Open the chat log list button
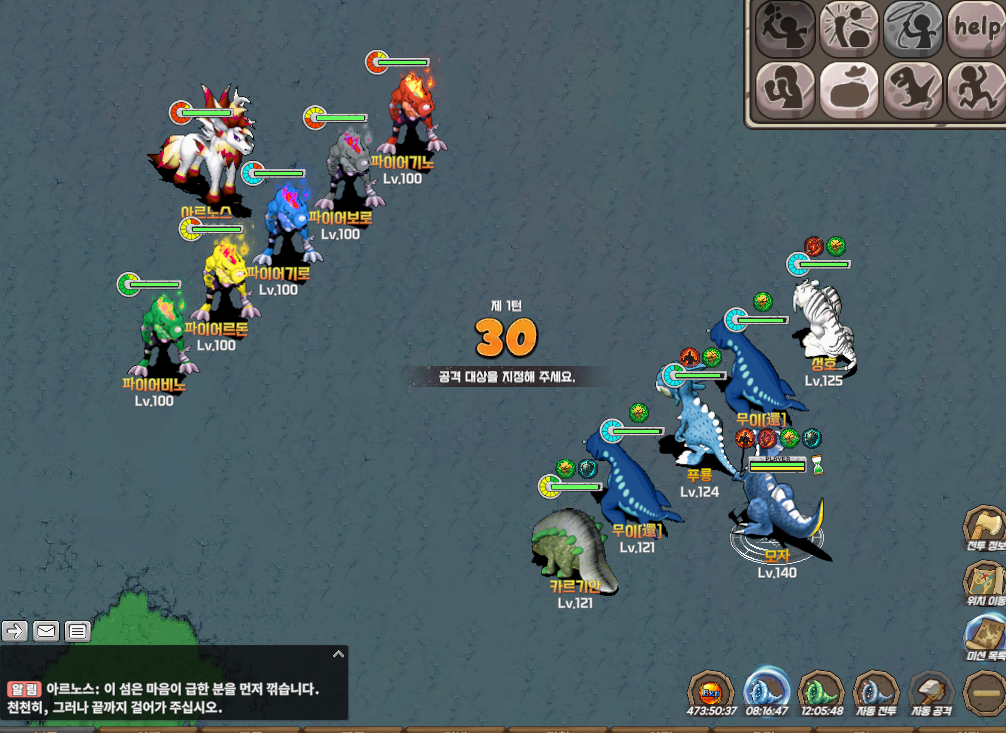This screenshot has width=1006, height=733. (78, 631)
